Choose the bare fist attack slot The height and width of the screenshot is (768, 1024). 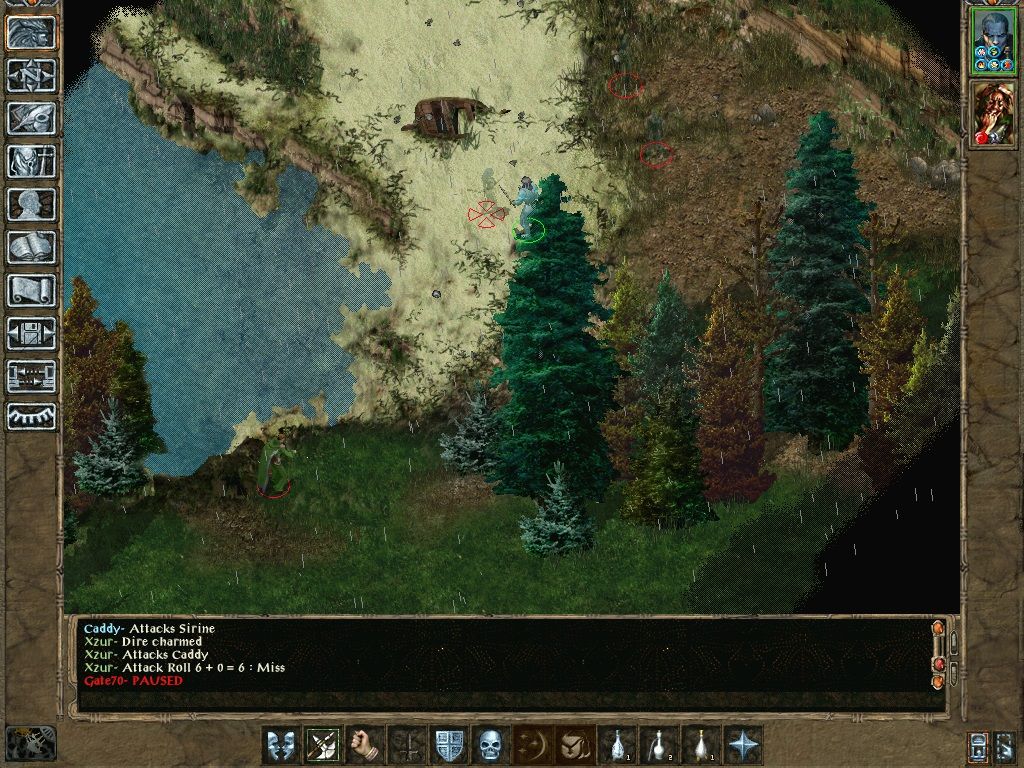(365, 745)
